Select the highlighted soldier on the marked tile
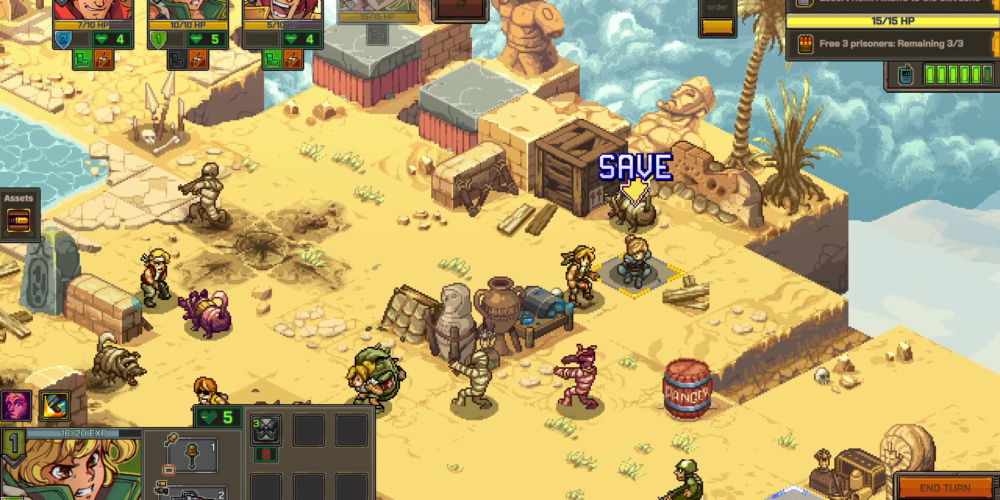This screenshot has width=1000, height=500. tap(633, 264)
